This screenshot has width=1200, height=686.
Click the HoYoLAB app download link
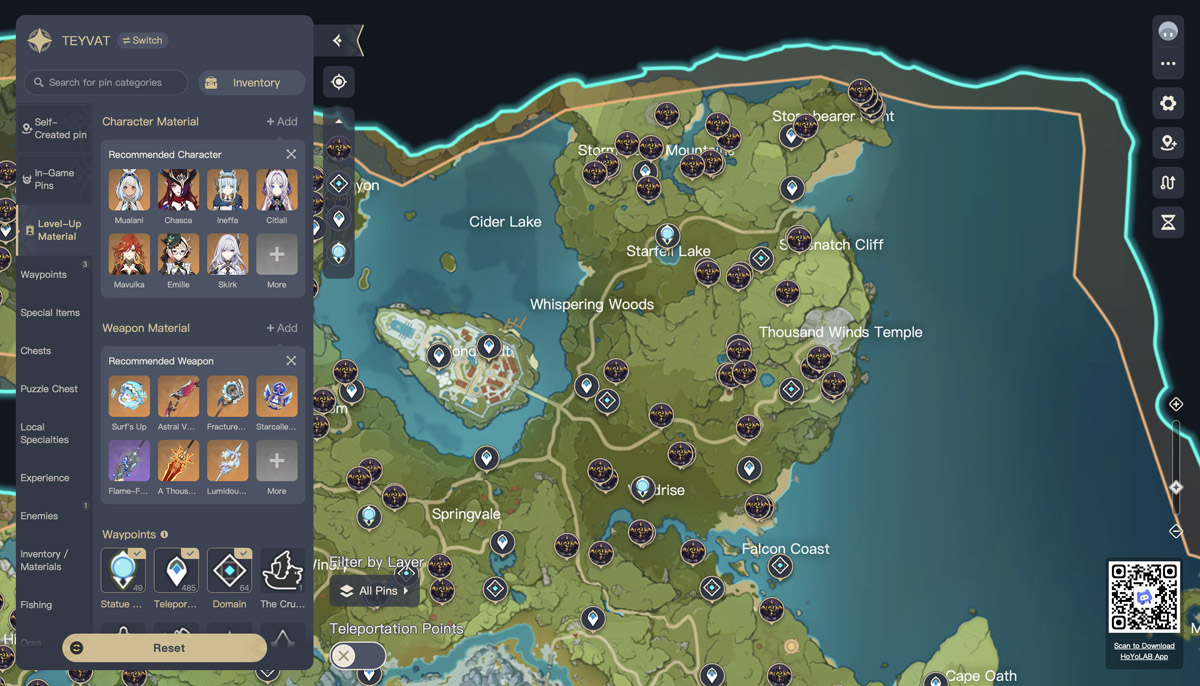coord(1144,651)
